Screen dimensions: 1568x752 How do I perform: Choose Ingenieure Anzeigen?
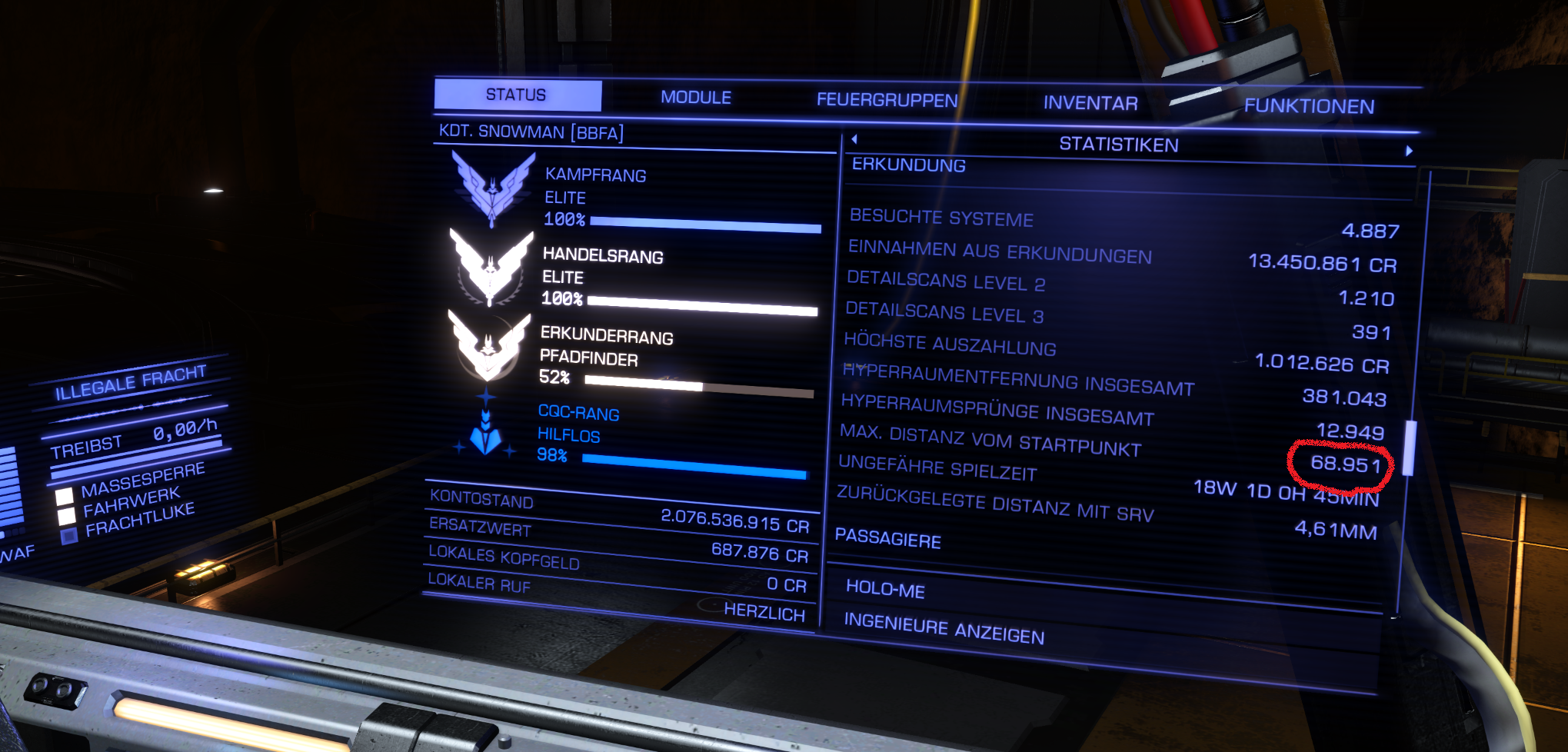[x=944, y=629]
